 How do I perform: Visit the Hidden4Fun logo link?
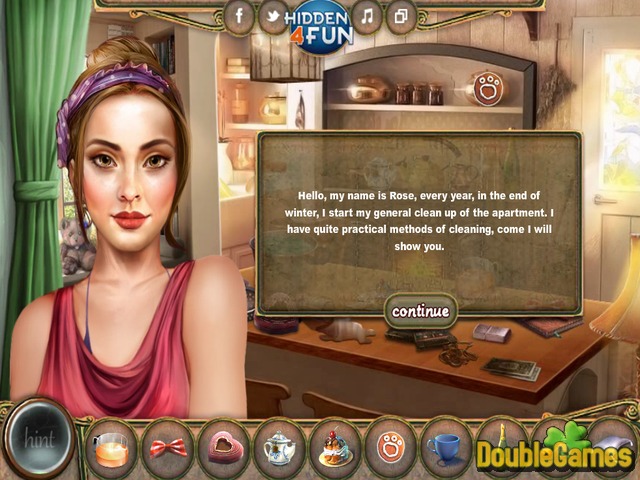(319, 25)
